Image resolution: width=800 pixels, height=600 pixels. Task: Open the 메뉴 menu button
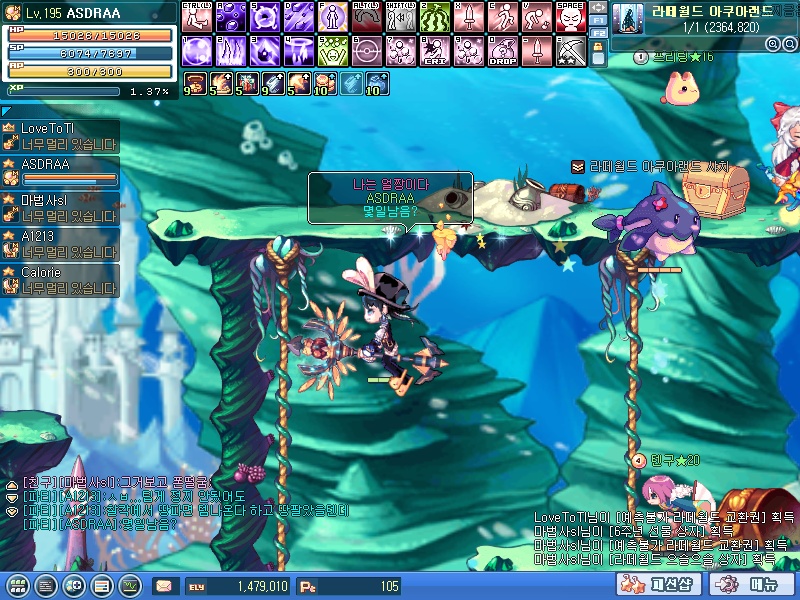(746, 585)
